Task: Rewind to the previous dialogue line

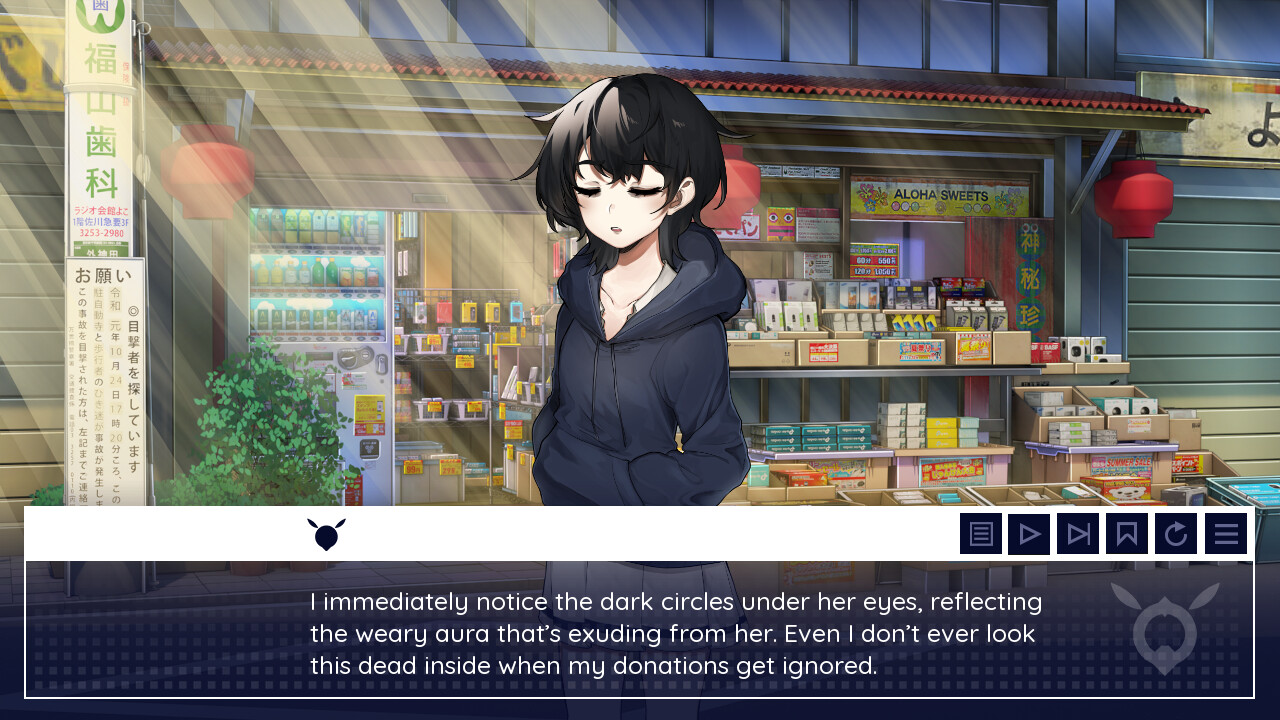Action: (1176, 533)
